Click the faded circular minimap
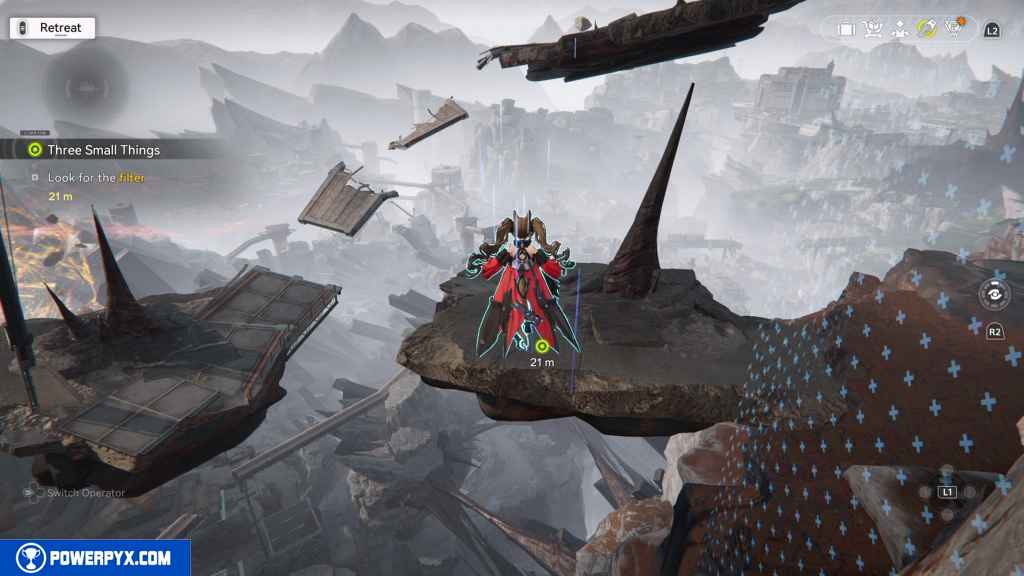The height and width of the screenshot is (576, 1024). tap(83, 86)
